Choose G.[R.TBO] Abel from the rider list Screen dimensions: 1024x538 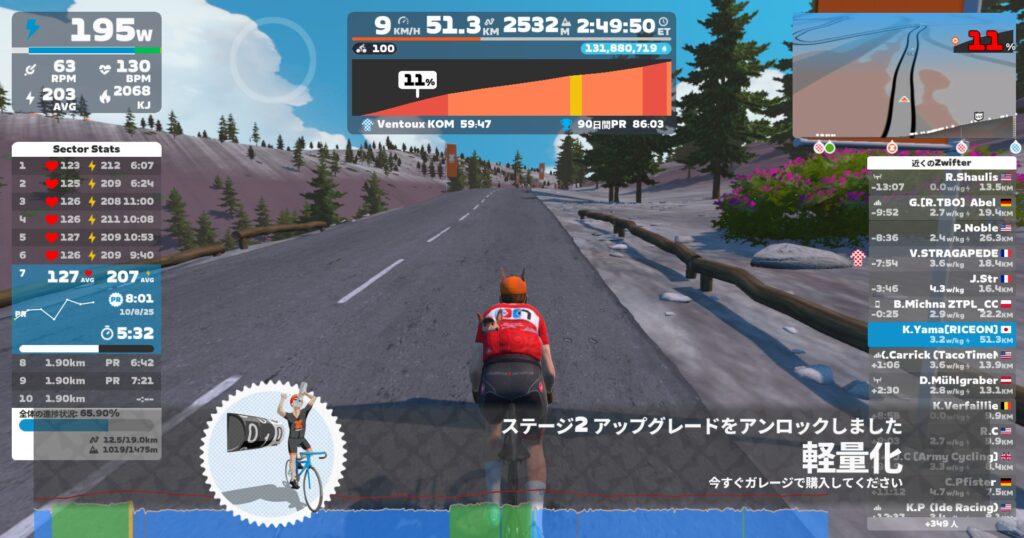943,207
